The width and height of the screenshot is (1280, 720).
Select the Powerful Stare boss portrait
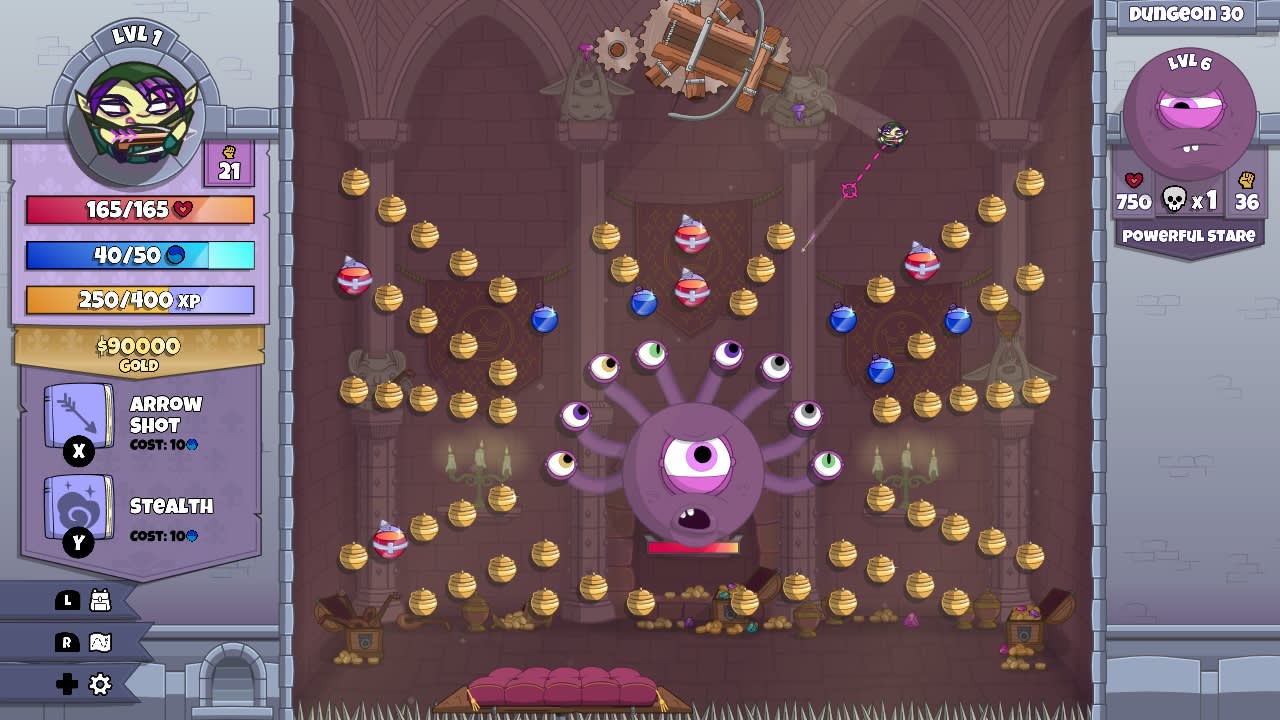click(x=1187, y=110)
